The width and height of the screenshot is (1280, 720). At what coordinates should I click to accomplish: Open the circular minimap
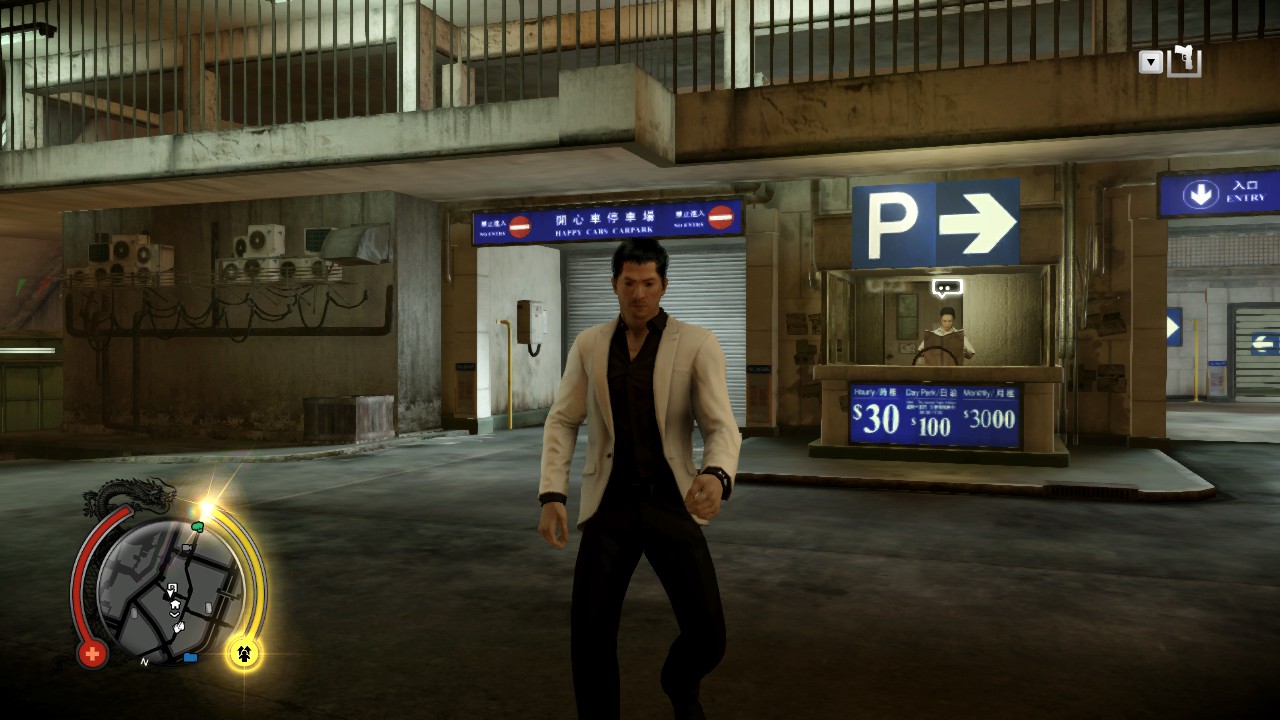168,590
